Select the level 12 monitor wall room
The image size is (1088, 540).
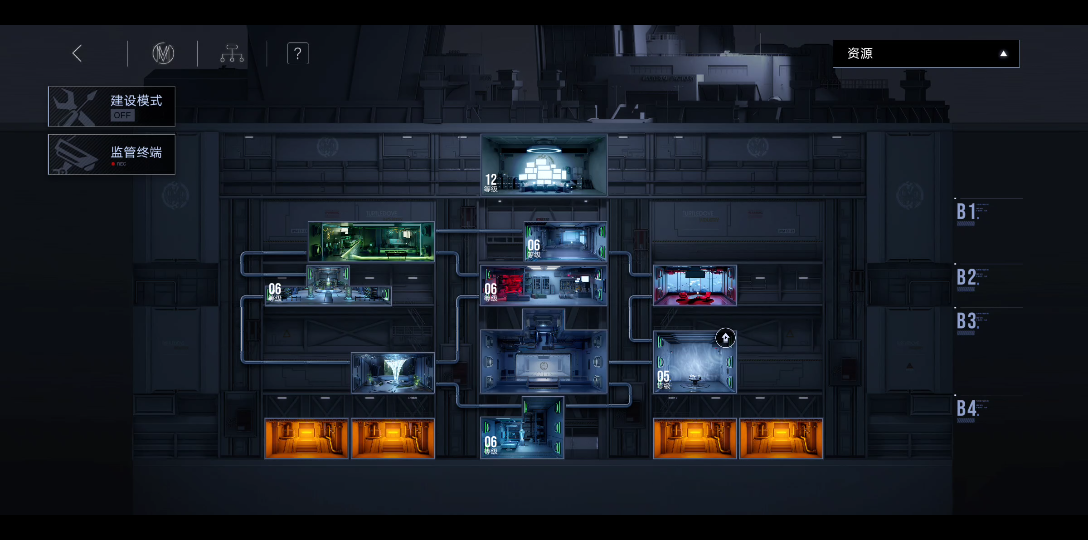pos(544,165)
